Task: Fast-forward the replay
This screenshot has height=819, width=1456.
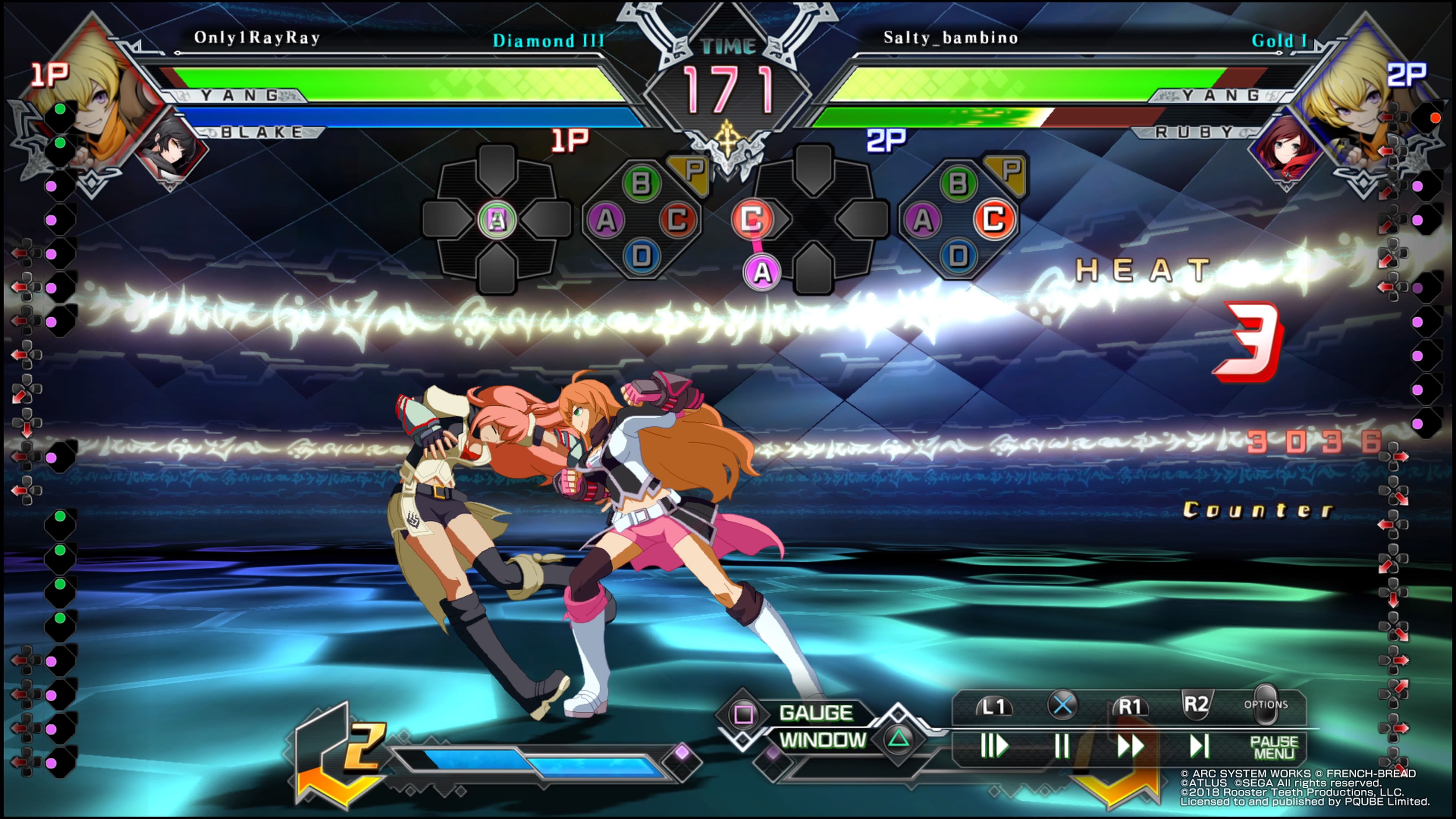Action: [1130, 746]
